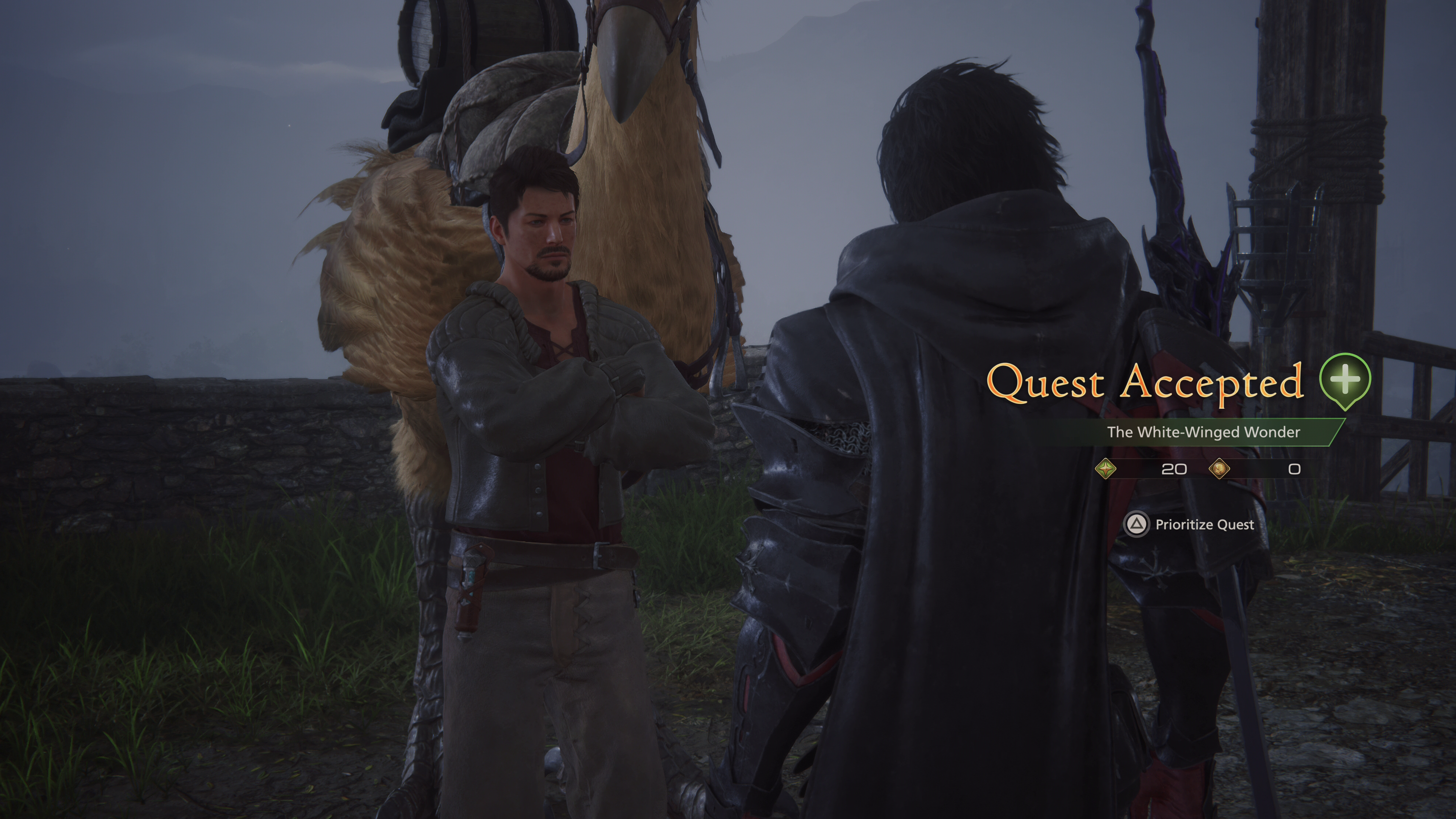Select The White-Winged Wonder quest banner
The width and height of the screenshot is (1456, 819).
pyautogui.click(x=1203, y=432)
